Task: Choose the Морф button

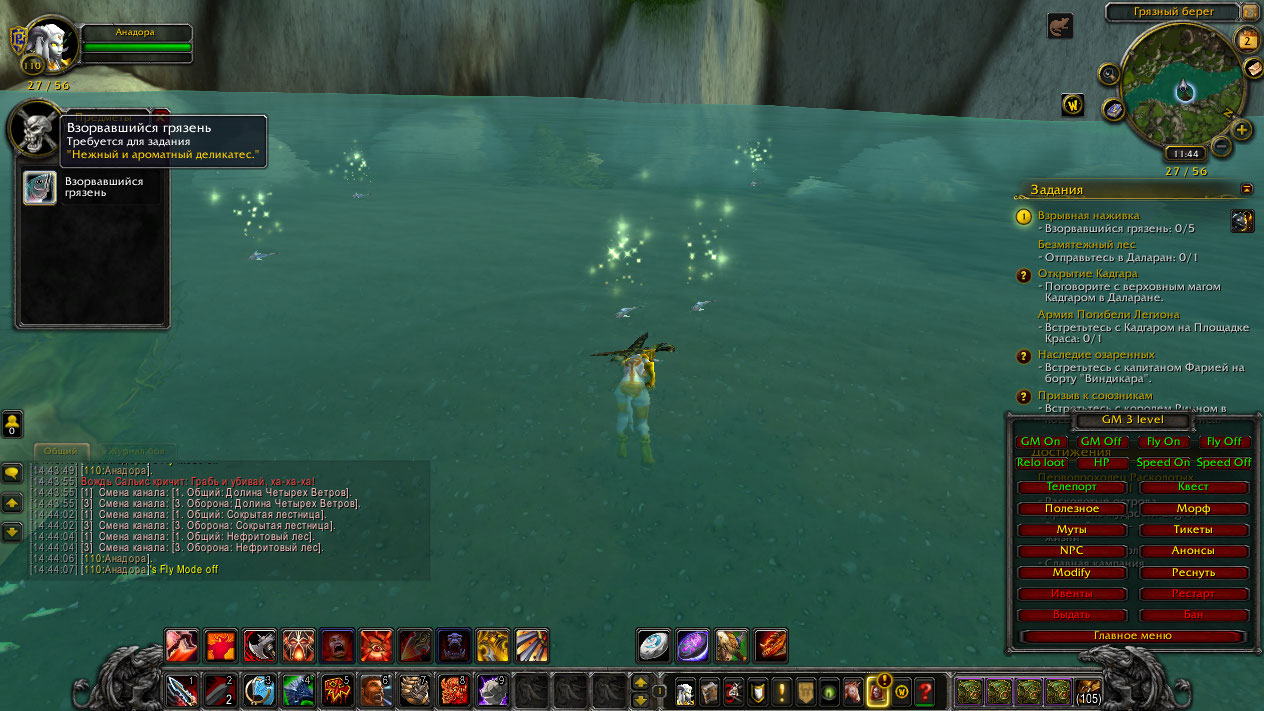Action: (x=1193, y=509)
